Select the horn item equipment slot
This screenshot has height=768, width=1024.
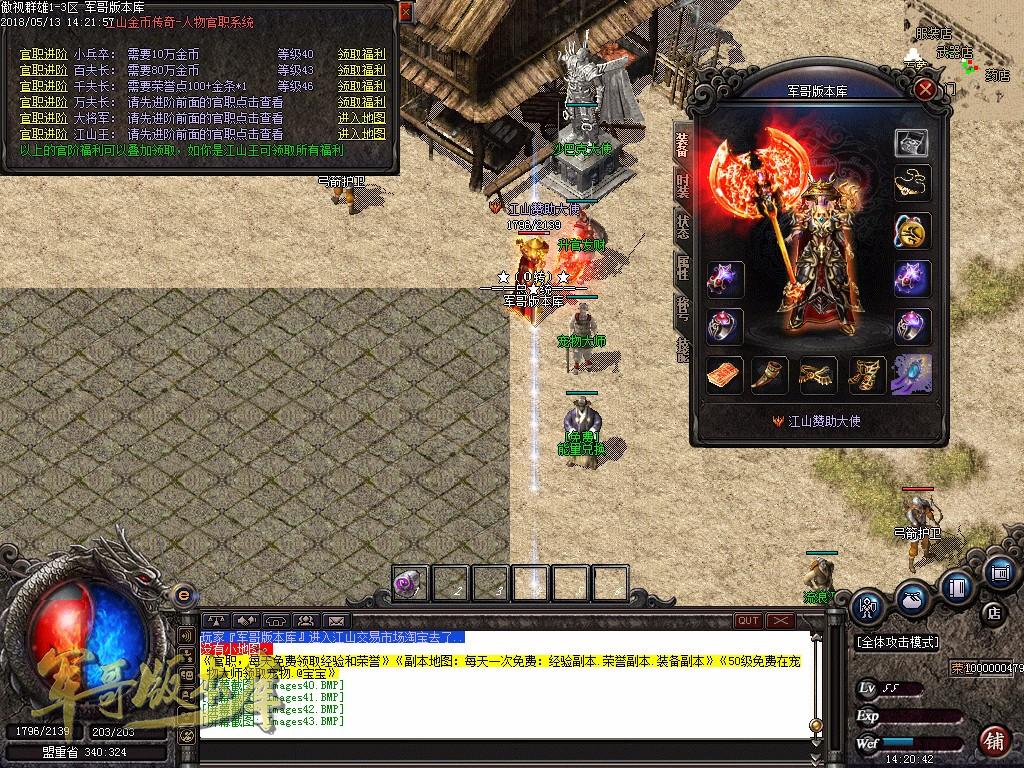tap(770, 375)
